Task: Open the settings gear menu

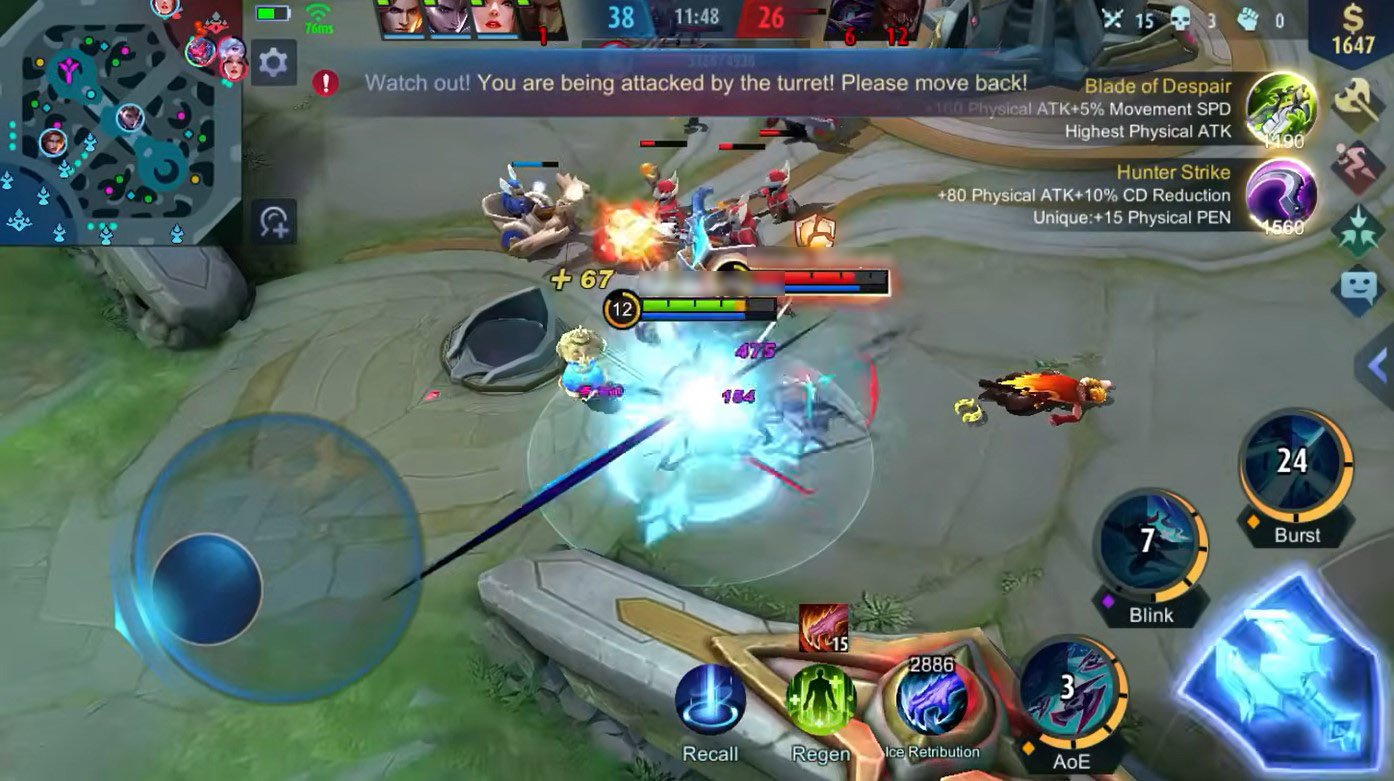Action: pos(273,63)
